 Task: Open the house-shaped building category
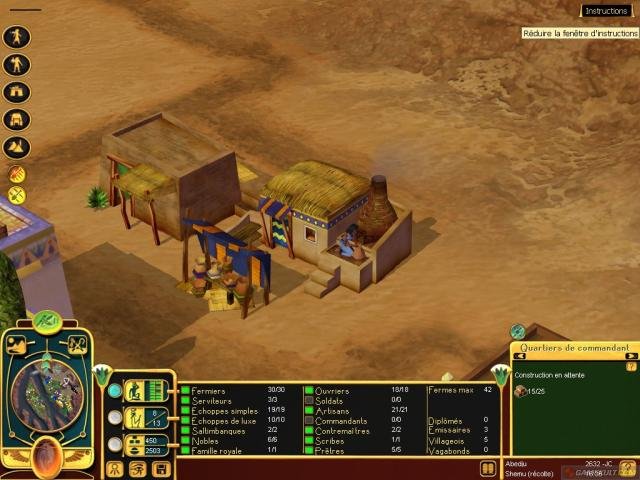pos(17,92)
